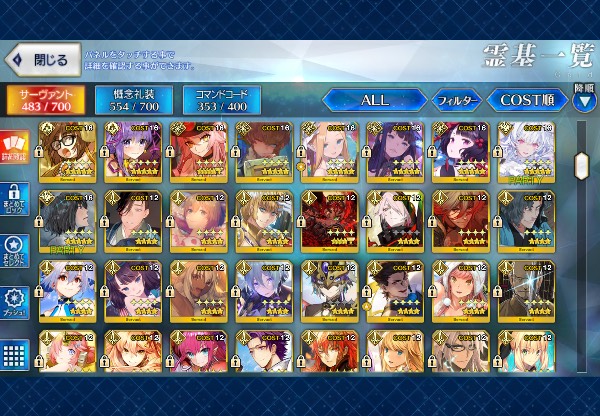Close the spirit origin list with 閉じる

click(40, 60)
